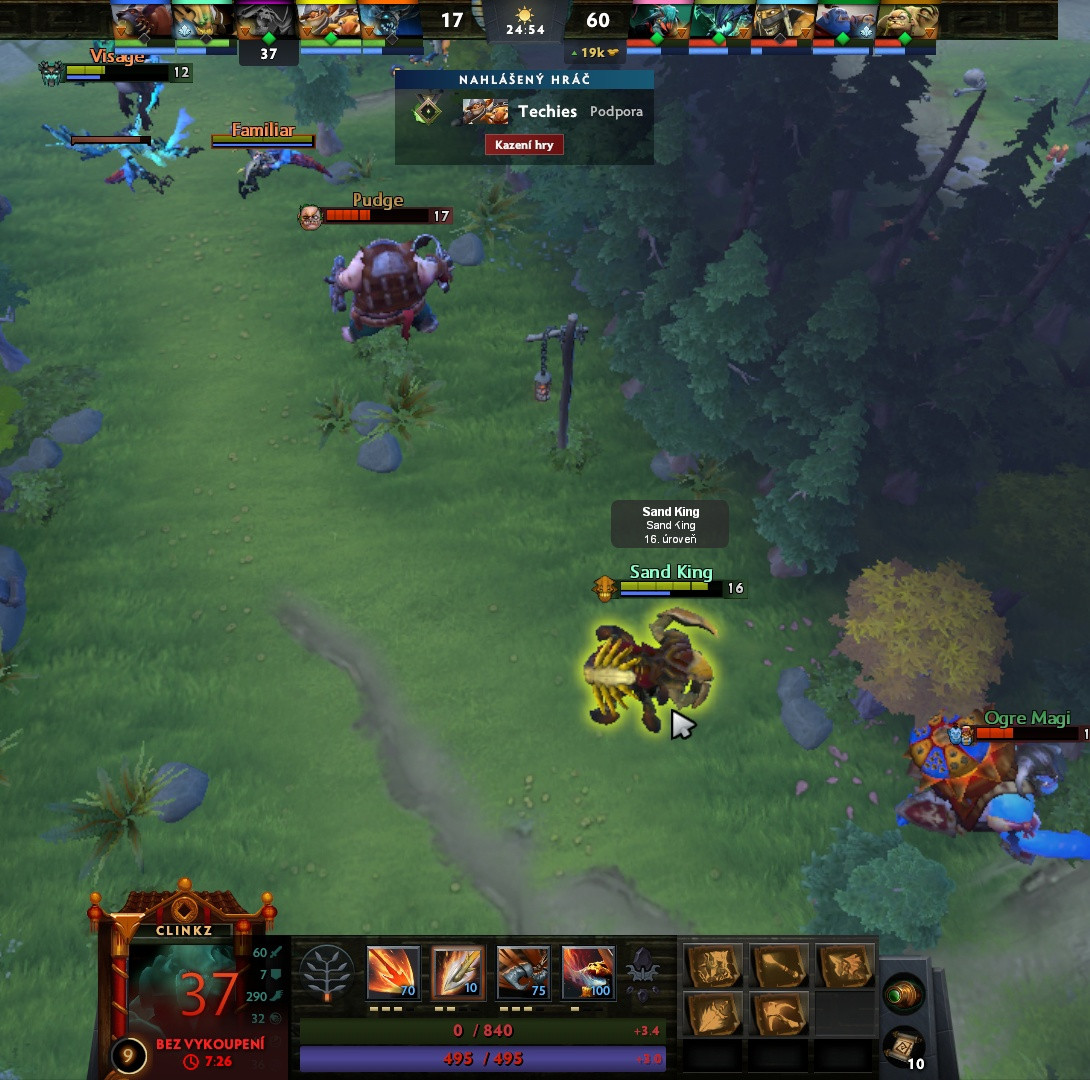Select the blue Ogre Magi portrait in the top bar
The height and width of the screenshot is (1080, 1090).
click(846, 21)
